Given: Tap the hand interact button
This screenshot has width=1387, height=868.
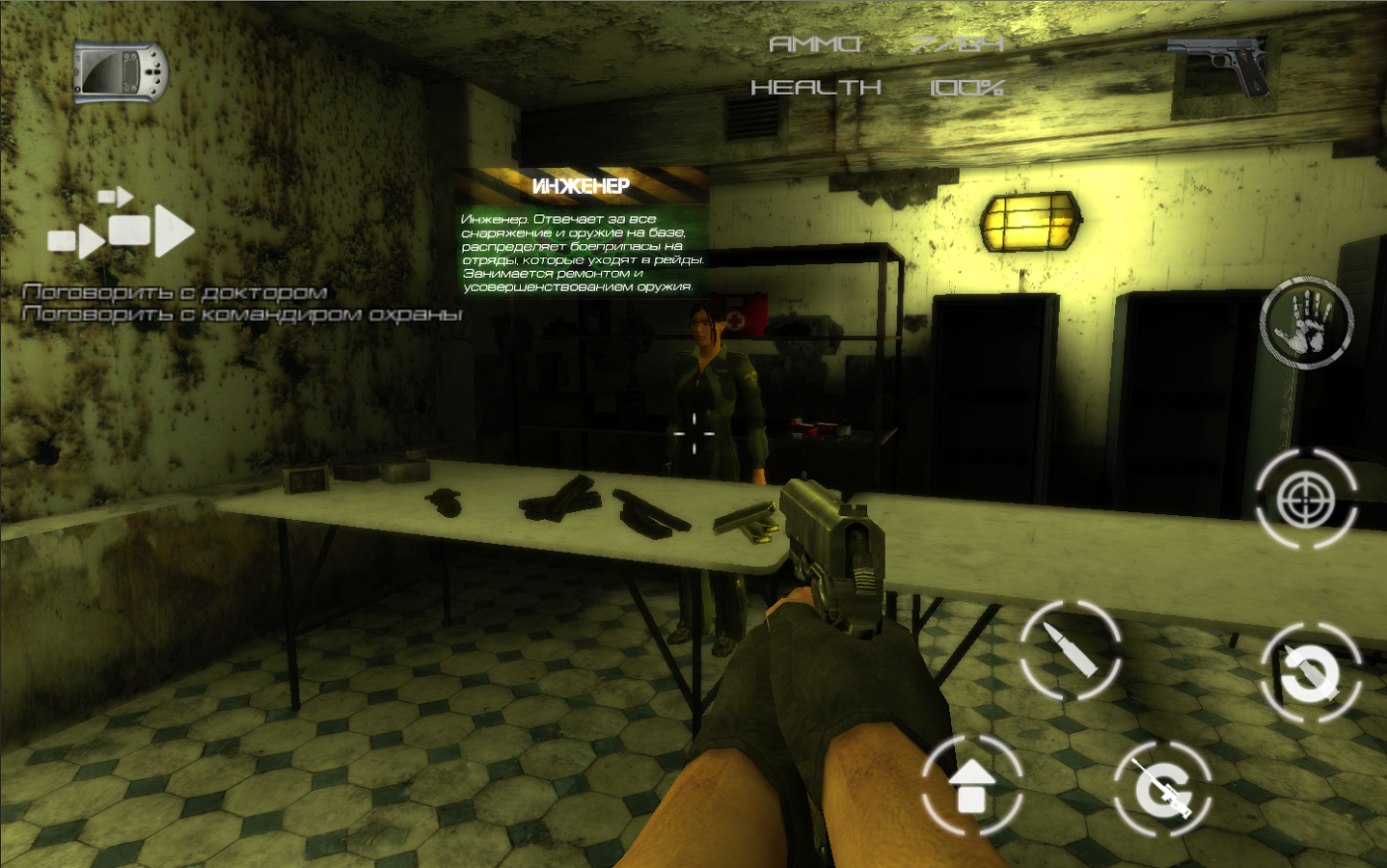Looking at the screenshot, I should click(x=1306, y=323).
